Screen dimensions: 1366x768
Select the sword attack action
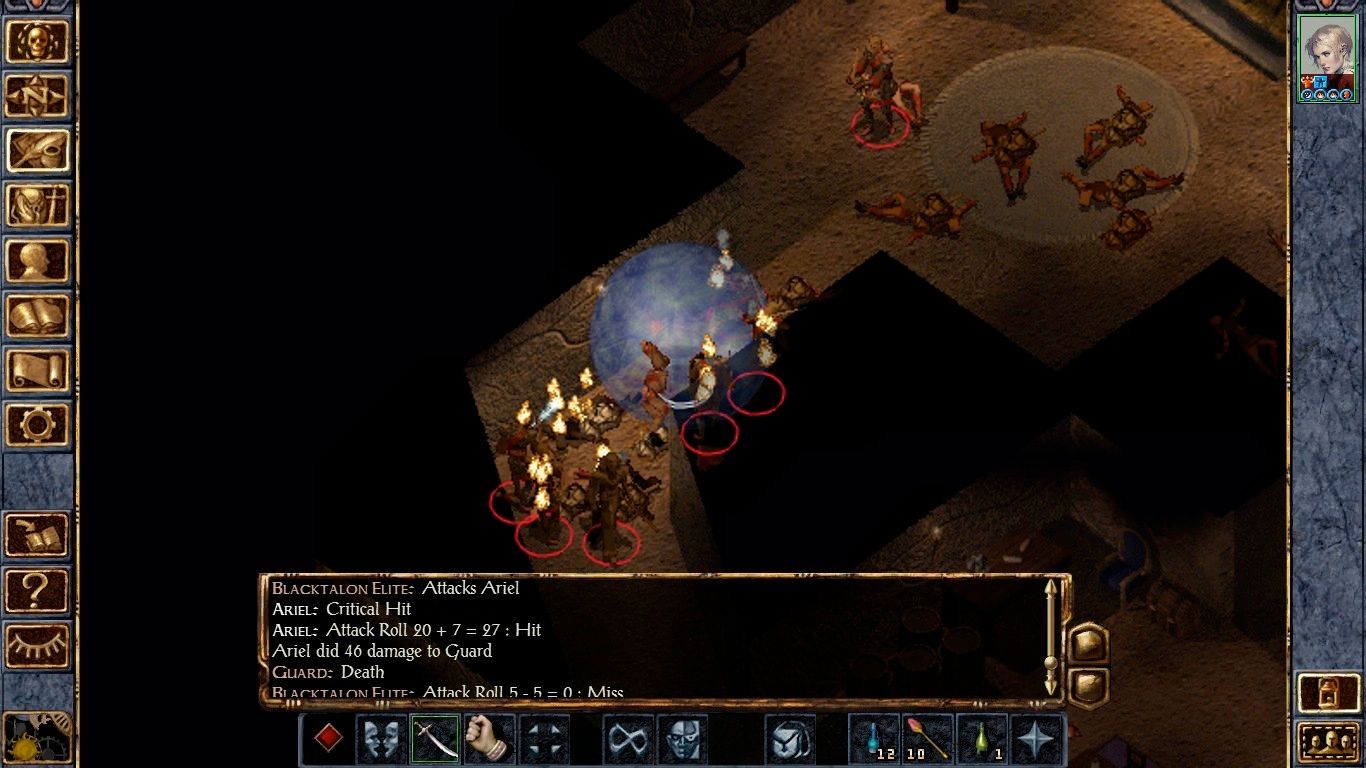click(436, 739)
